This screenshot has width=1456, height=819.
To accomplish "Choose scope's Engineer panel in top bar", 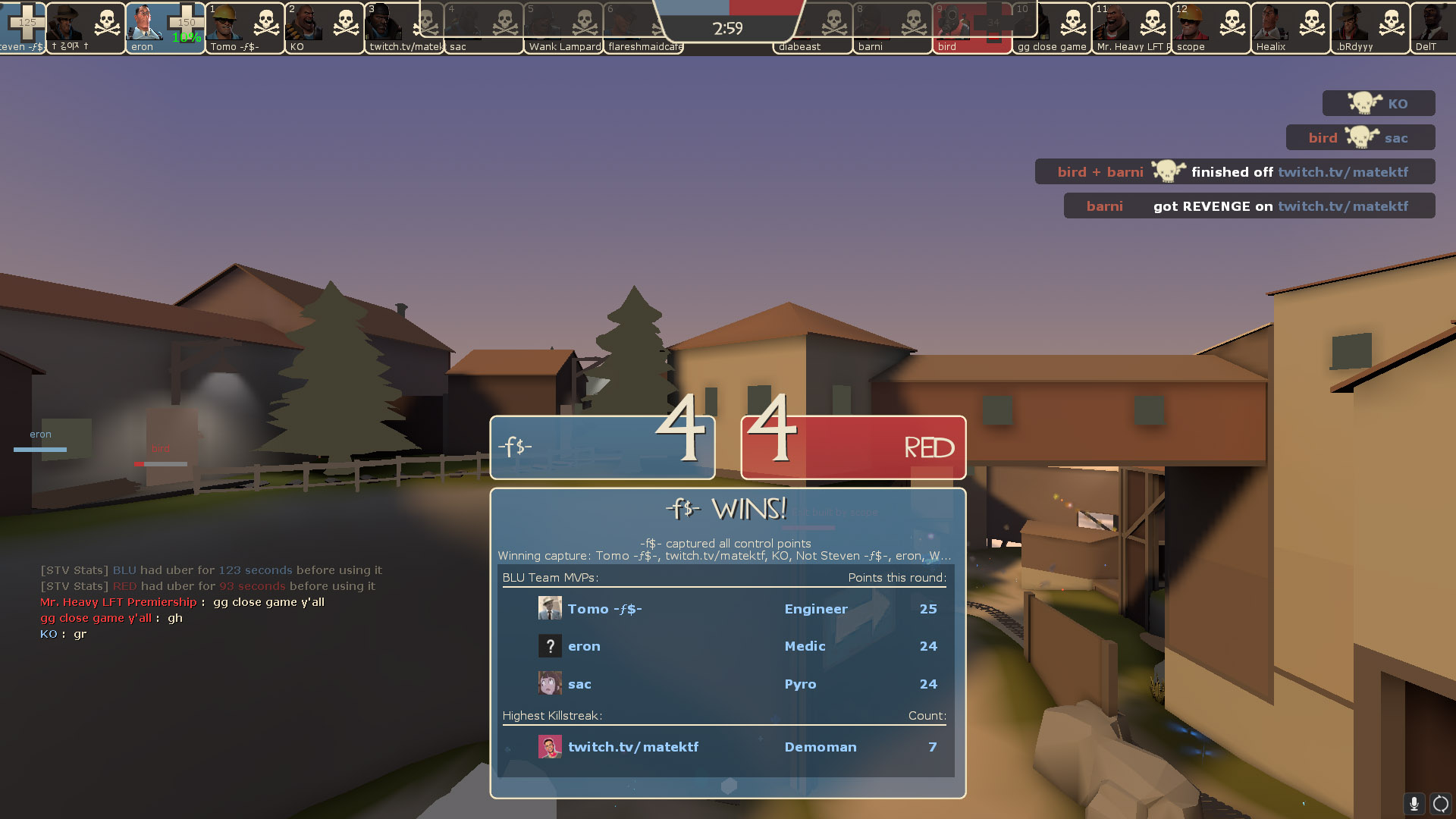I will [1211, 27].
